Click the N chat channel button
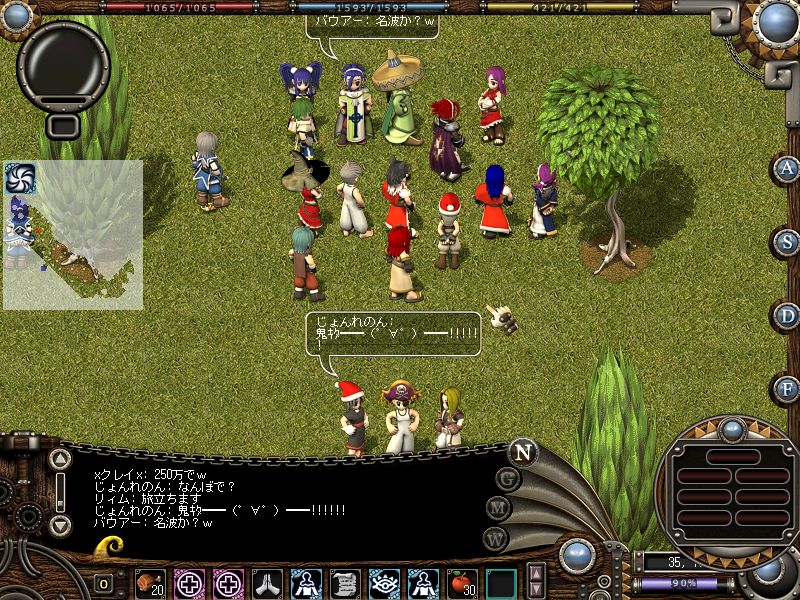Image resolution: width=800 pixels, height=600 pixels. (x=522, y=452)
